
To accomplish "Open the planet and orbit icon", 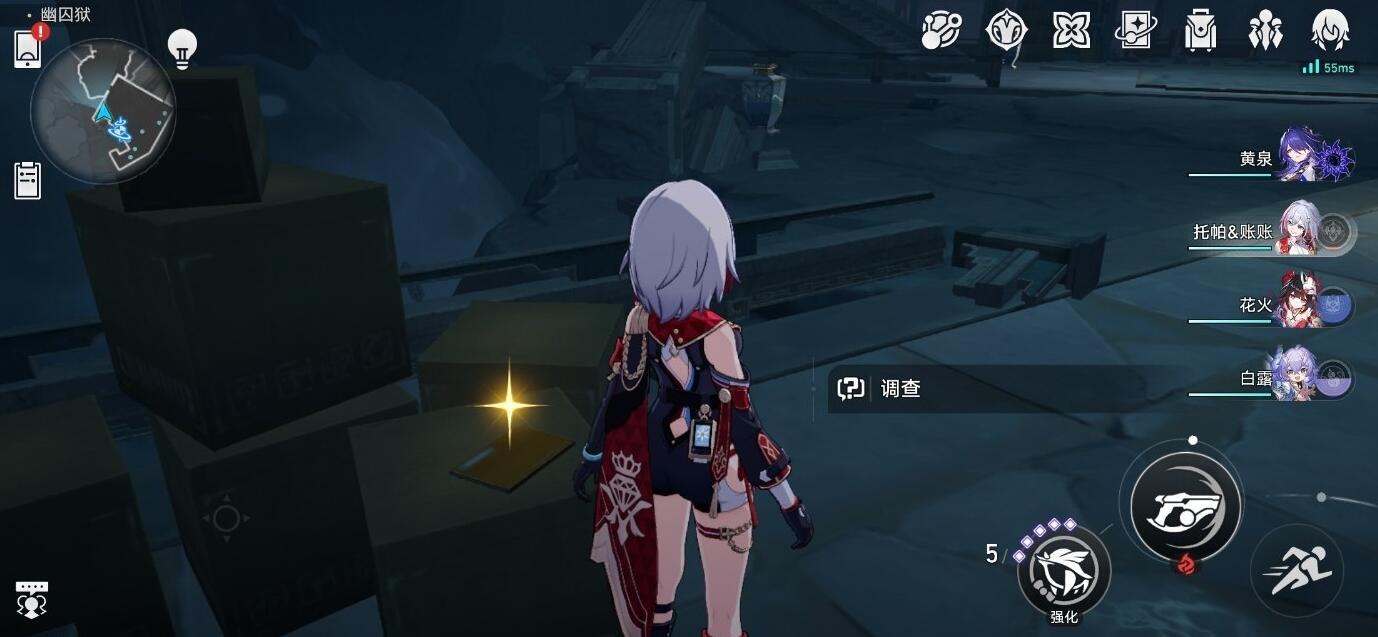I will 941,30.
